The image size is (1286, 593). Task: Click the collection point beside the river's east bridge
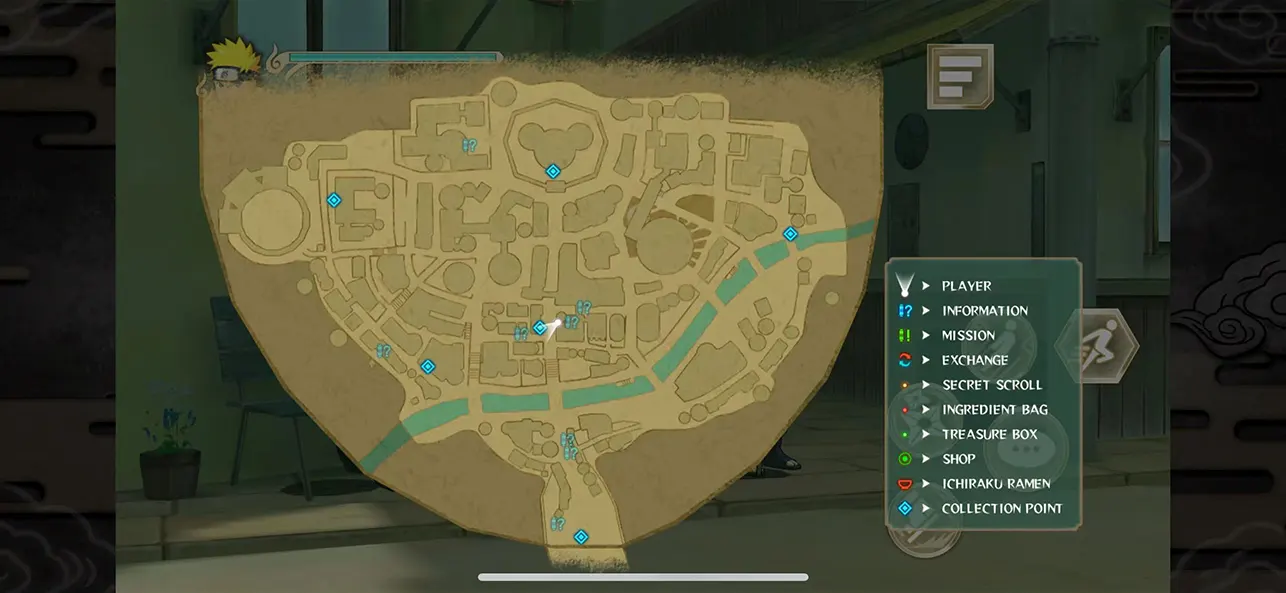pos(790,234)
